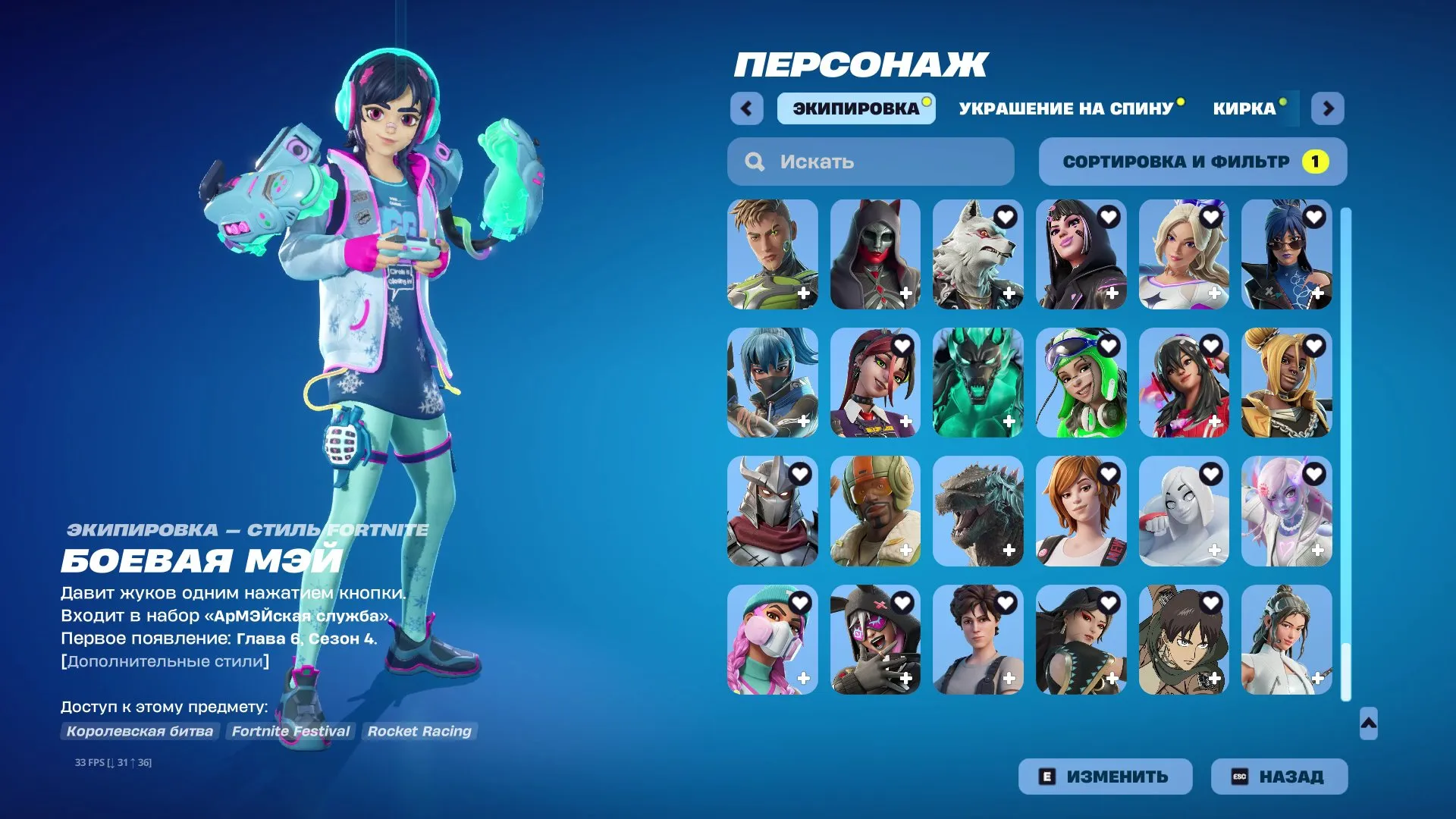Screen dimensions: 1456x819
Task: Click the plus icon on the Godzilla skin
Action: pos(1009,550)
